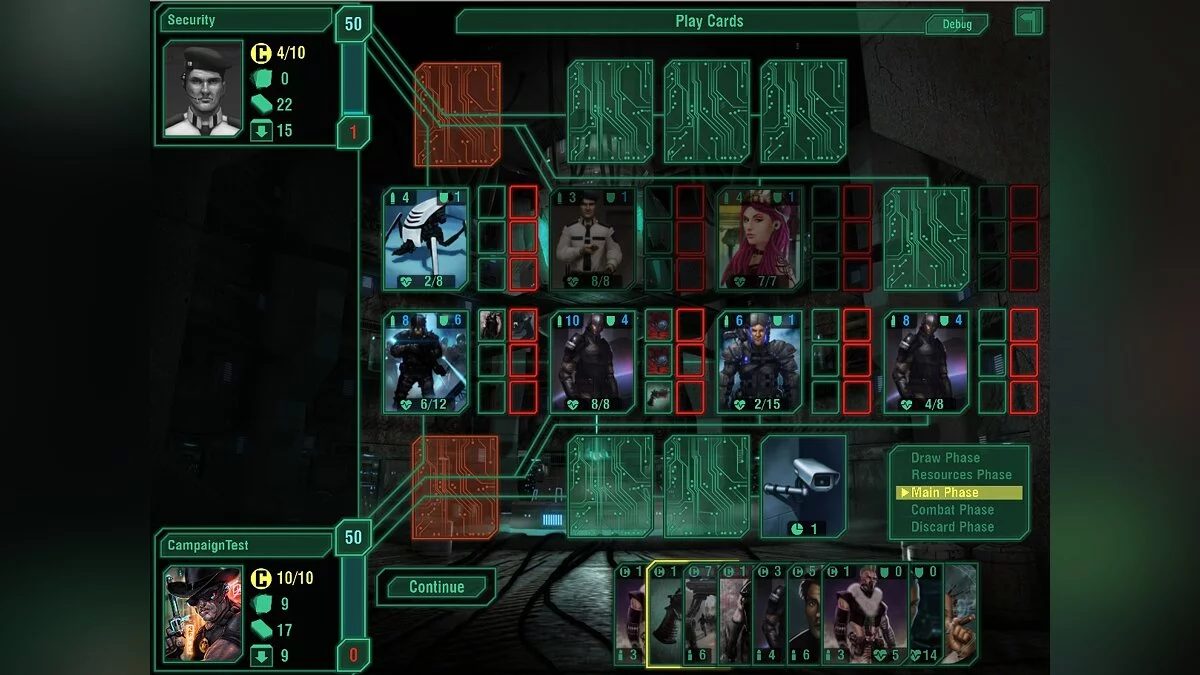Viewport: 1200px width, 675px height.
Task: Click the flag button in the top corner
Action: pos(1029,21)
